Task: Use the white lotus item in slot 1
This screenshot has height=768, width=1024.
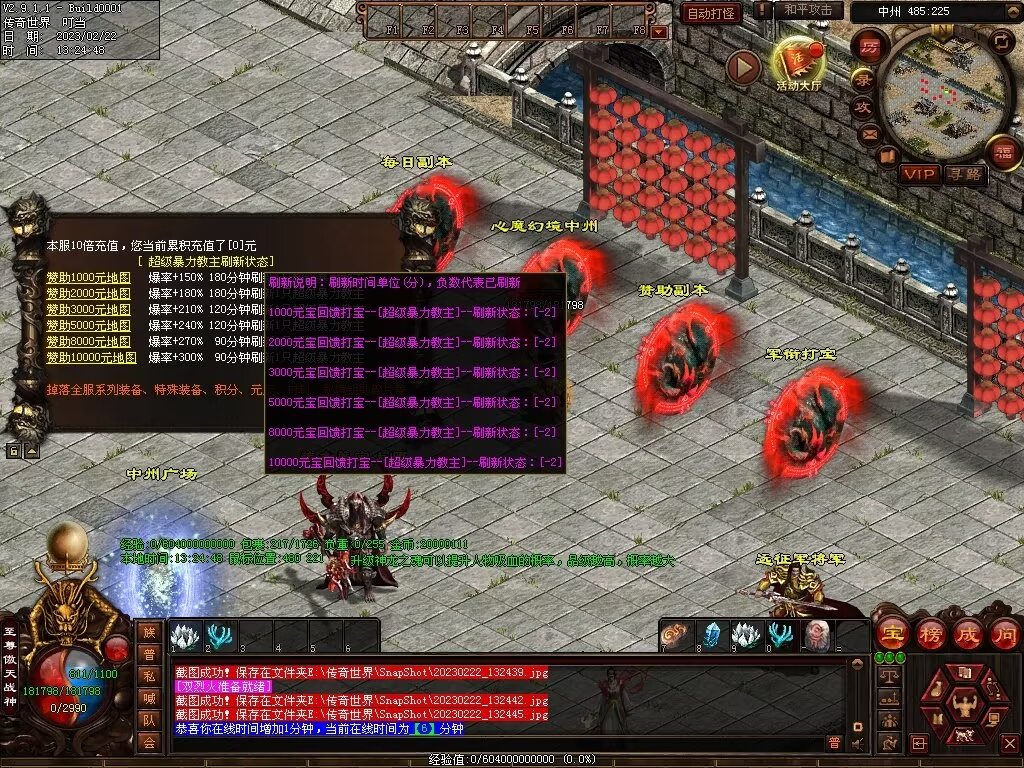Action: [x=185, y=636]
